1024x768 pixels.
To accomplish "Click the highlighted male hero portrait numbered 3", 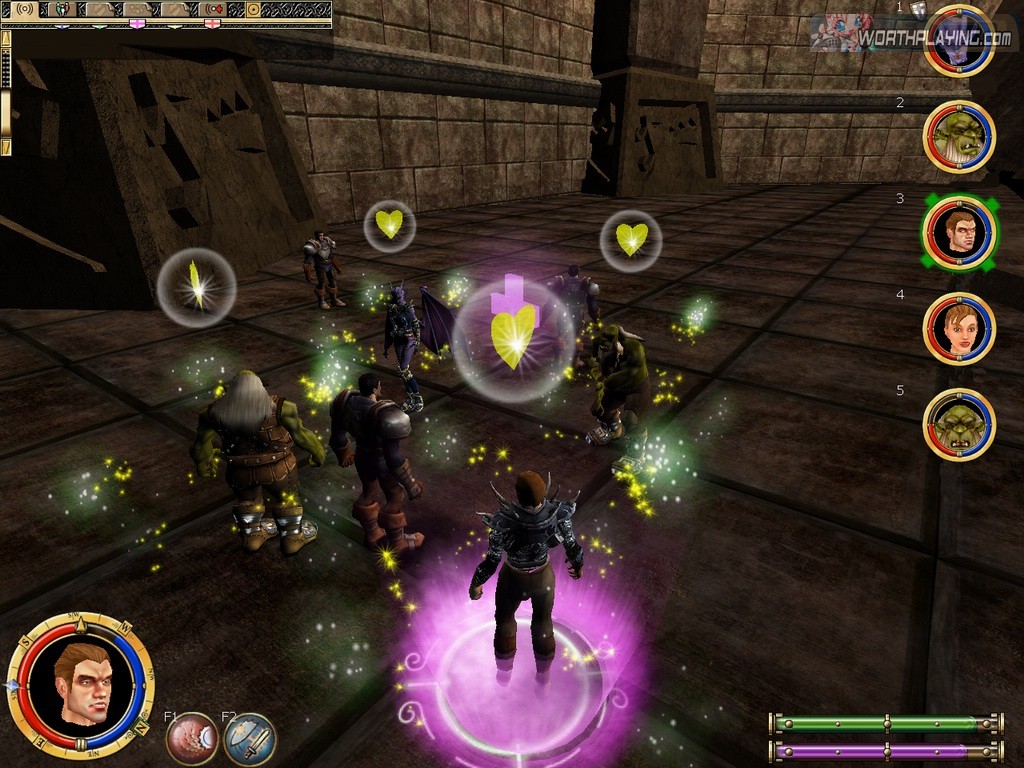I will 959,233.
